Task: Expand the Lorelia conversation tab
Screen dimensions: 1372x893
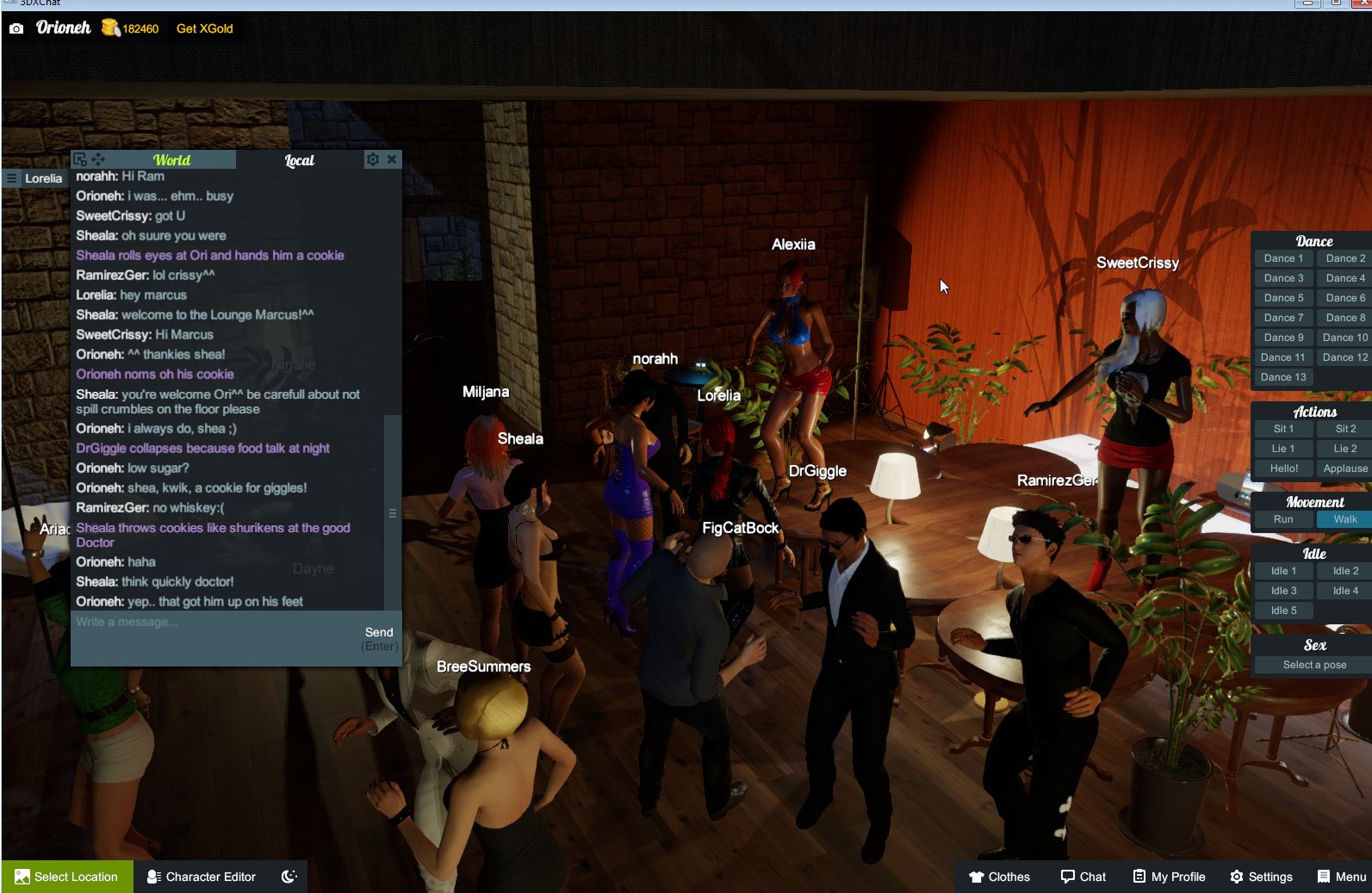Action: [42, 178]
